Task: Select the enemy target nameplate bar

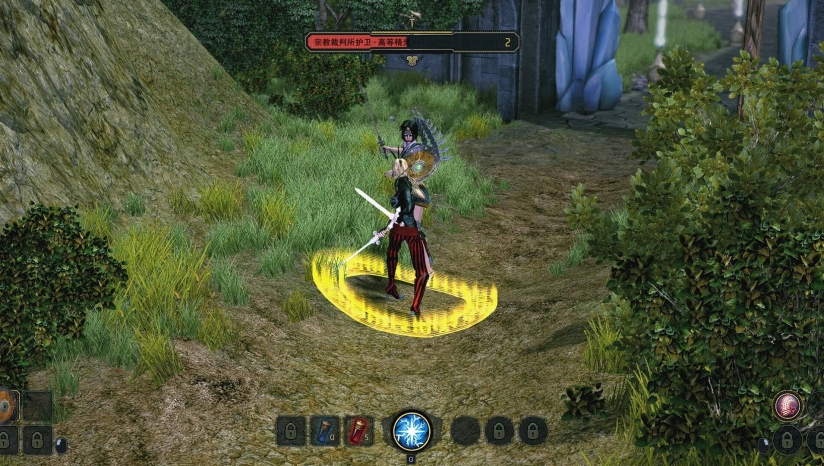Action: [412, 42]
